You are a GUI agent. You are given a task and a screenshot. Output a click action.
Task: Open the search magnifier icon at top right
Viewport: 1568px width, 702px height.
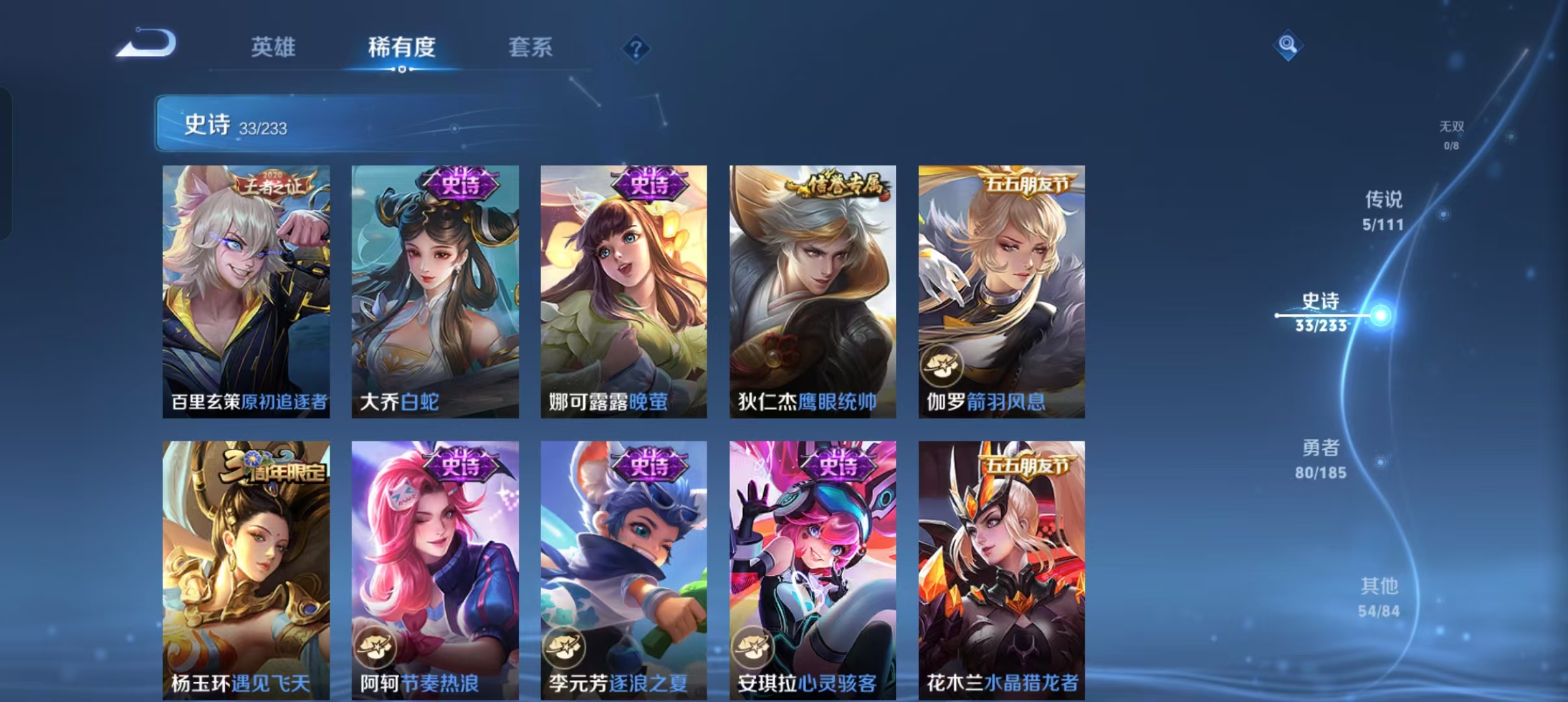(1289, 45)
